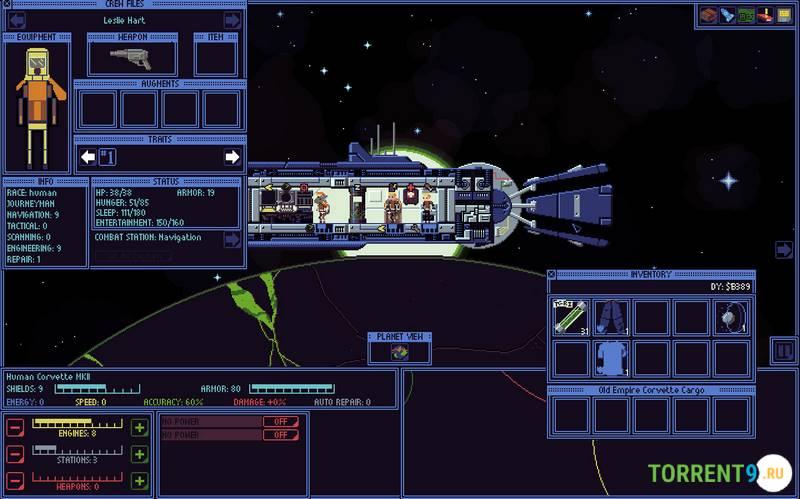This screenshot has height=499, width=800.
Task: Decrease Weapons power with minus button
Action: [x=15, y=481]
